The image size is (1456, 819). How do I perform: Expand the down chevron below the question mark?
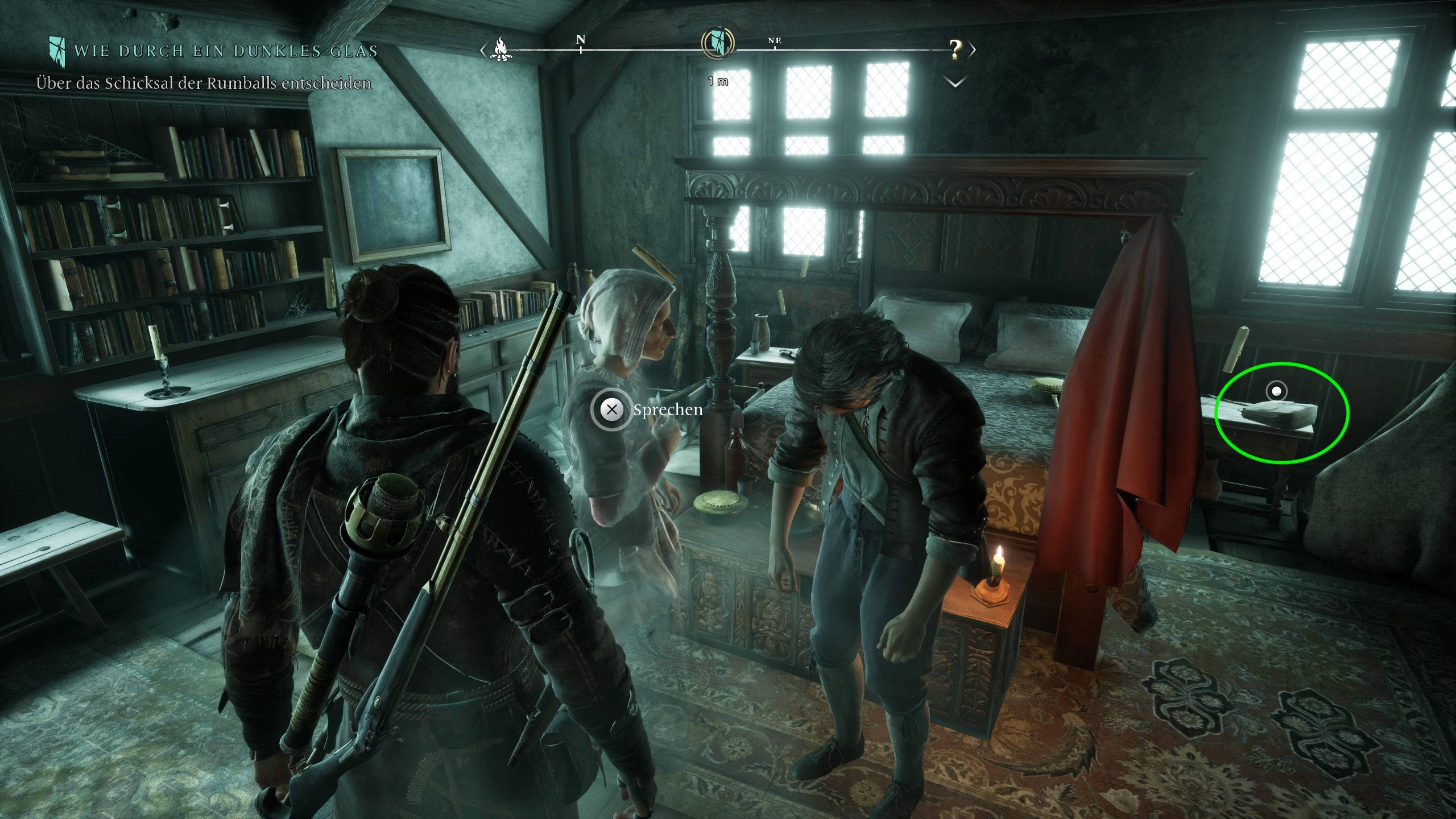click(955, 82)
